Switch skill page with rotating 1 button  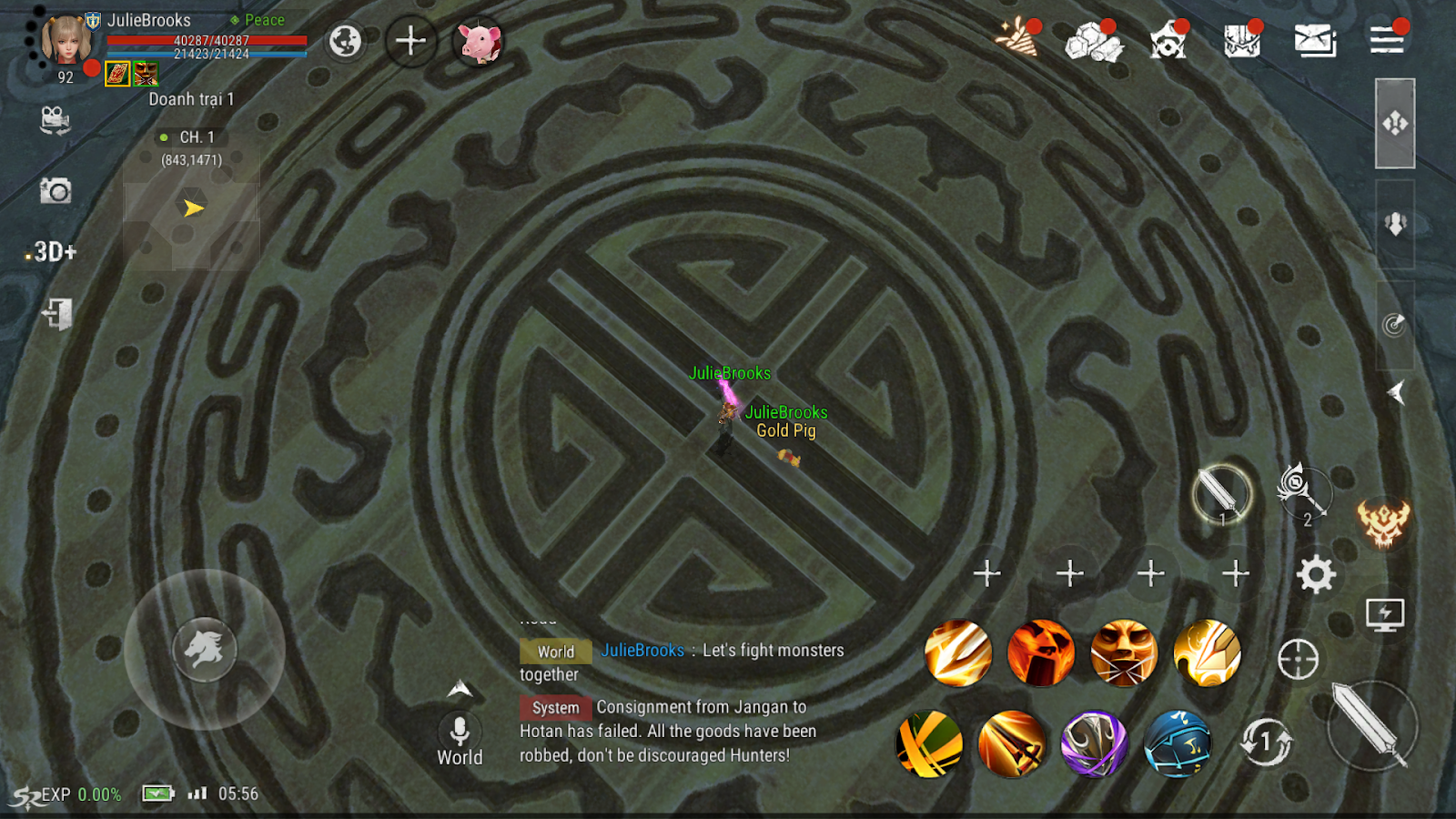(1266, 742)
